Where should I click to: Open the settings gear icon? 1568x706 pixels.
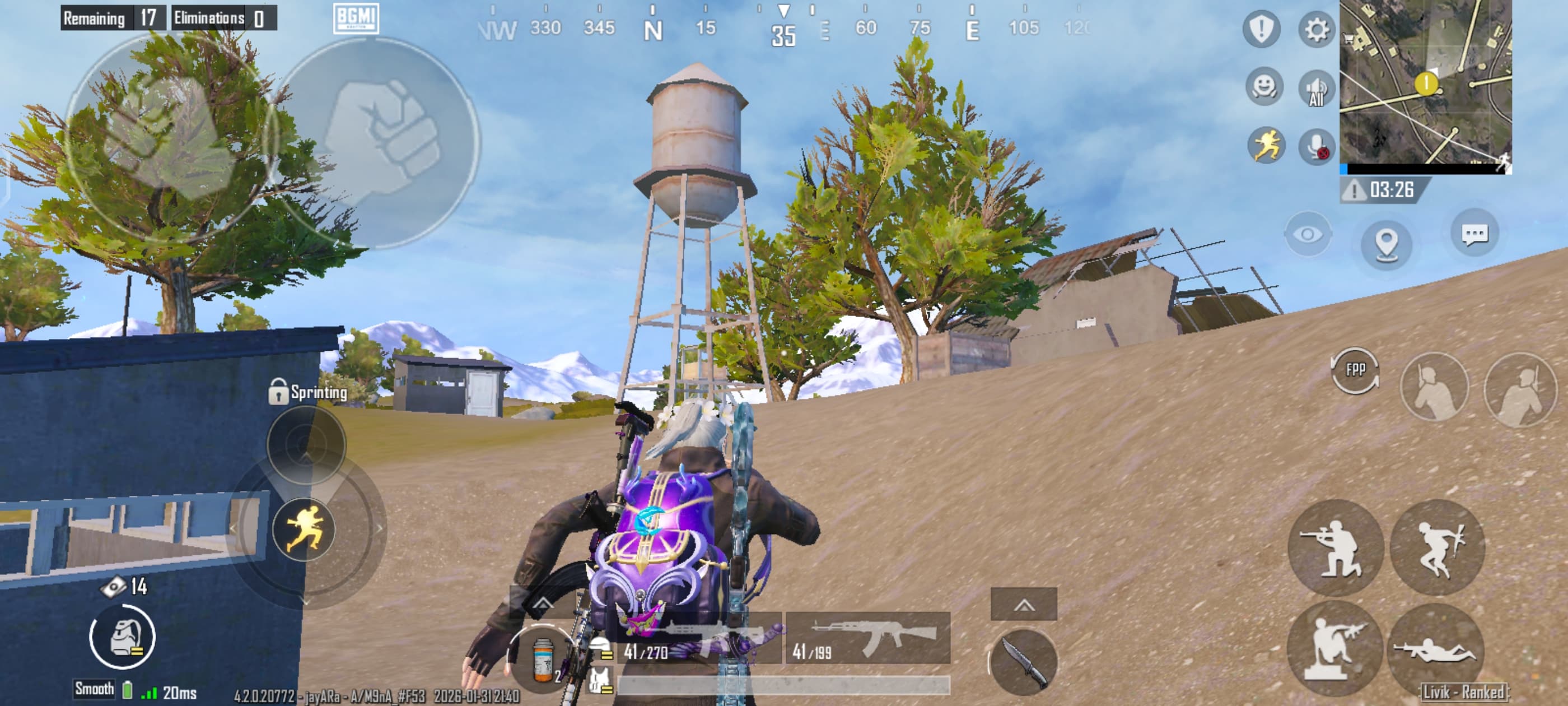1315,29
